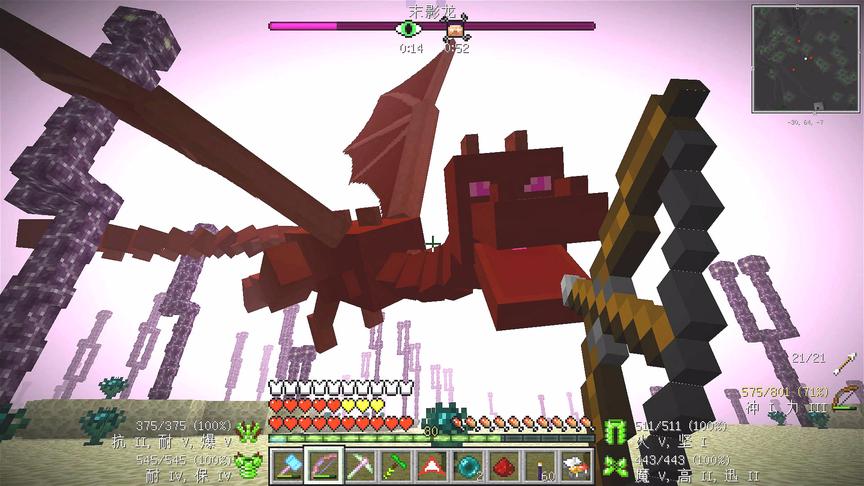The width and height of the screenshot is (864, 486).
Task: Select the last hotbar slot's food item
Action: coord(576,465)
